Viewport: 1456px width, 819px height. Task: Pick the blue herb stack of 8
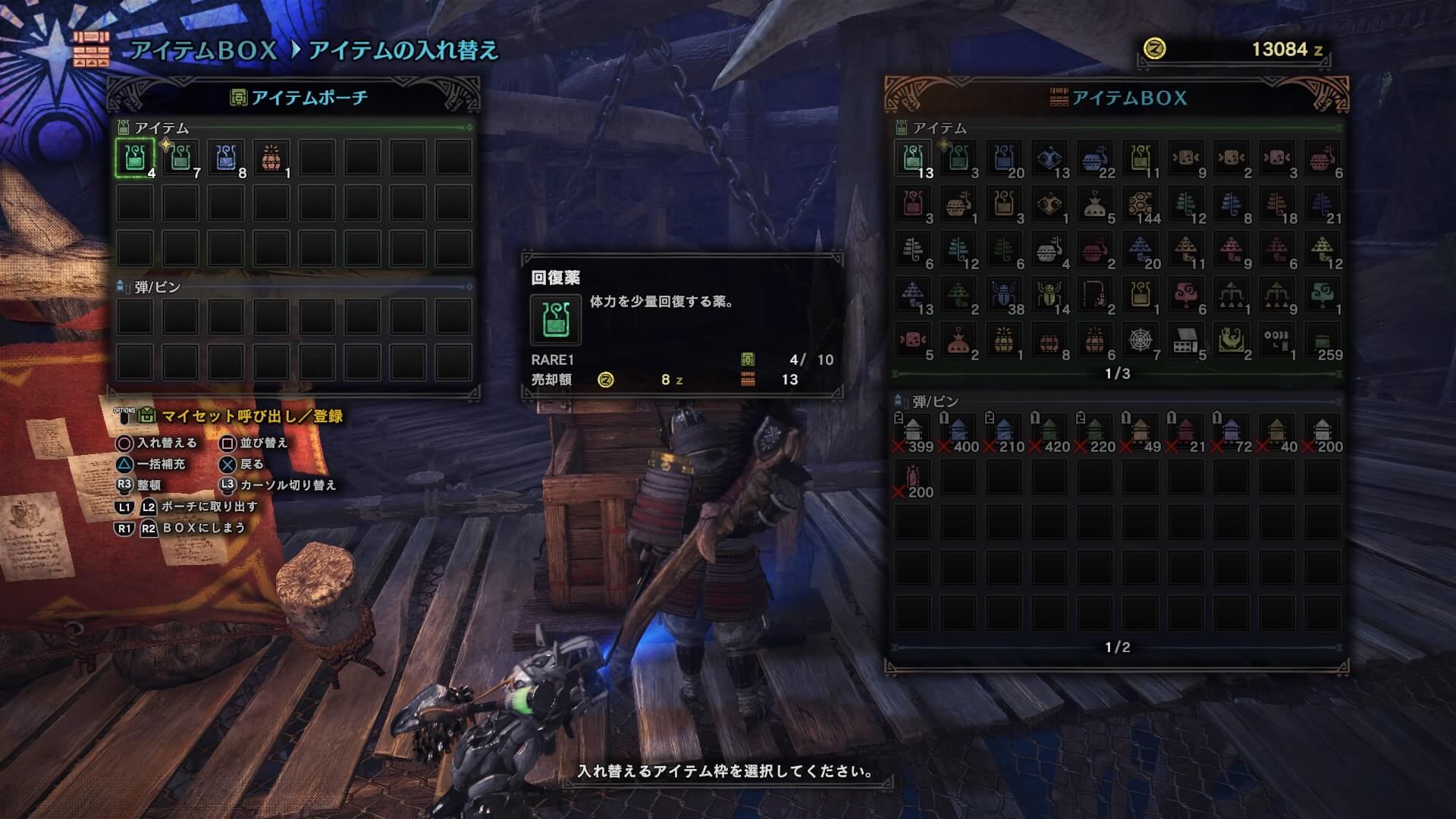1232,204
